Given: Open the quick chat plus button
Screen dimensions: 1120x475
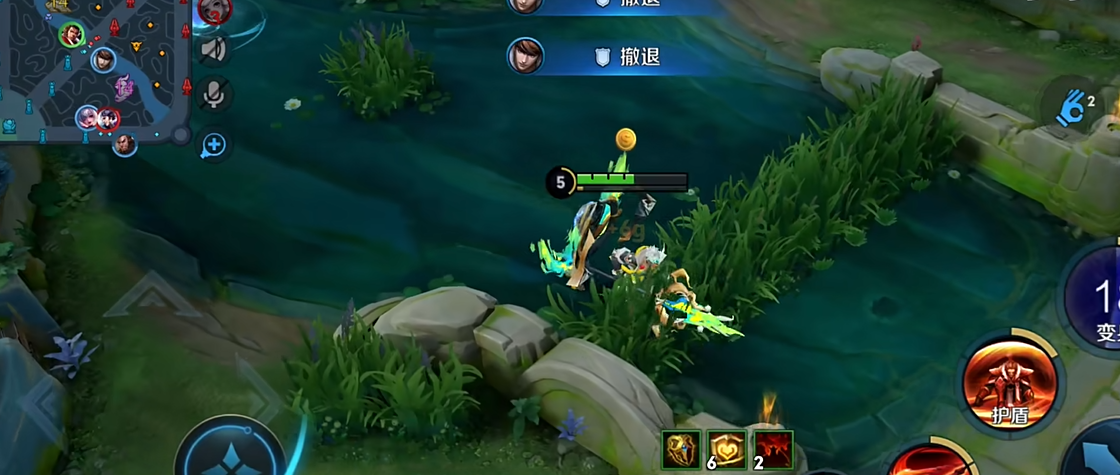Looking at the screenshot, I should (x=213, y=146).
